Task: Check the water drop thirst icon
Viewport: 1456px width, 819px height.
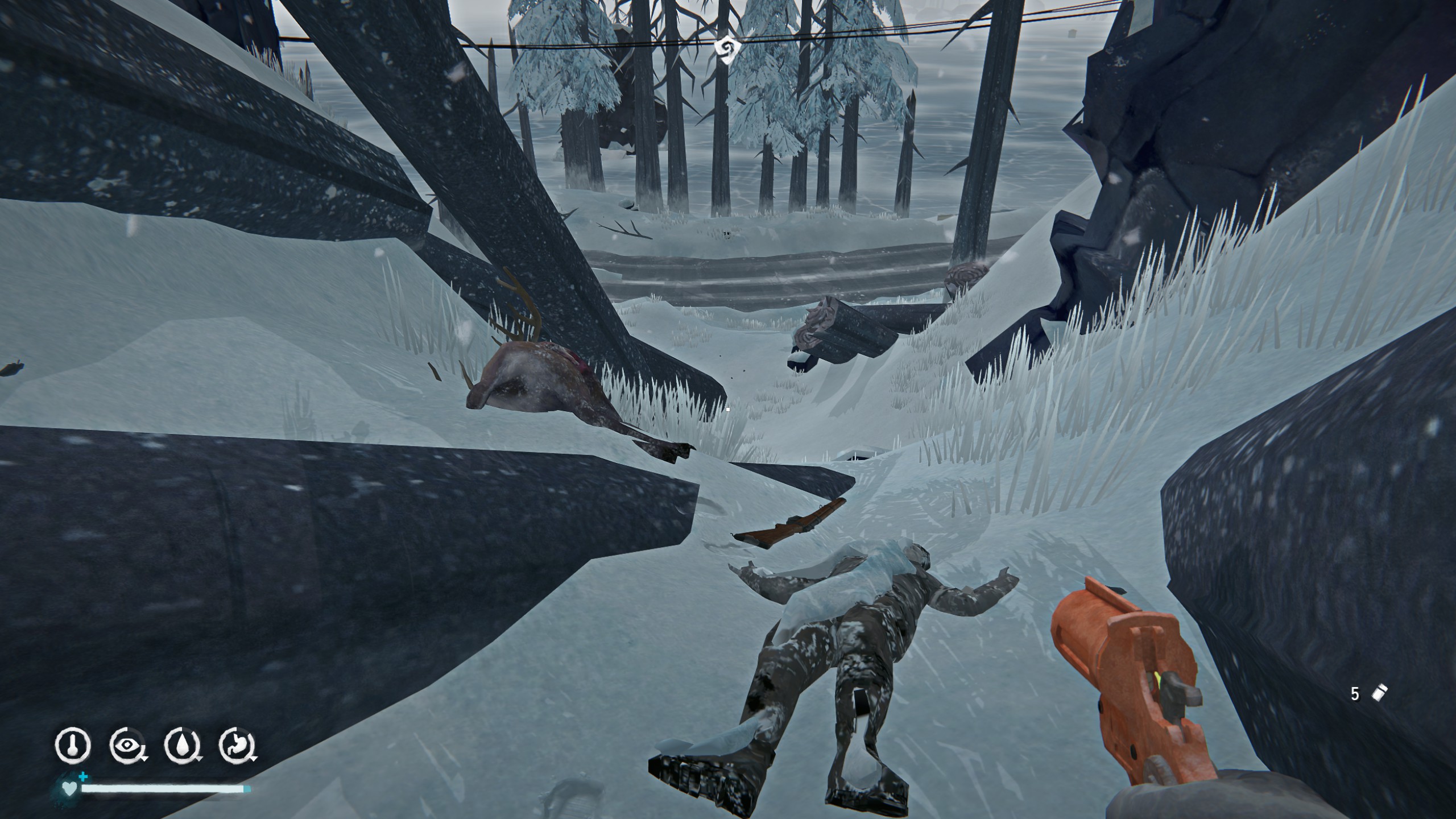Action: pos(182,745)
